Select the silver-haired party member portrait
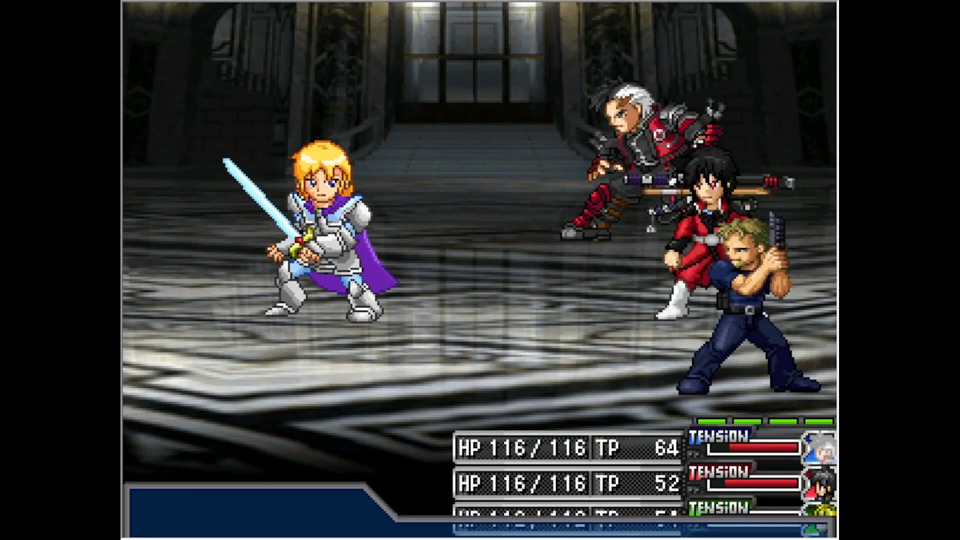Image resolution: width=960 pixels, height=540 pixels. [x=820, y=447]
